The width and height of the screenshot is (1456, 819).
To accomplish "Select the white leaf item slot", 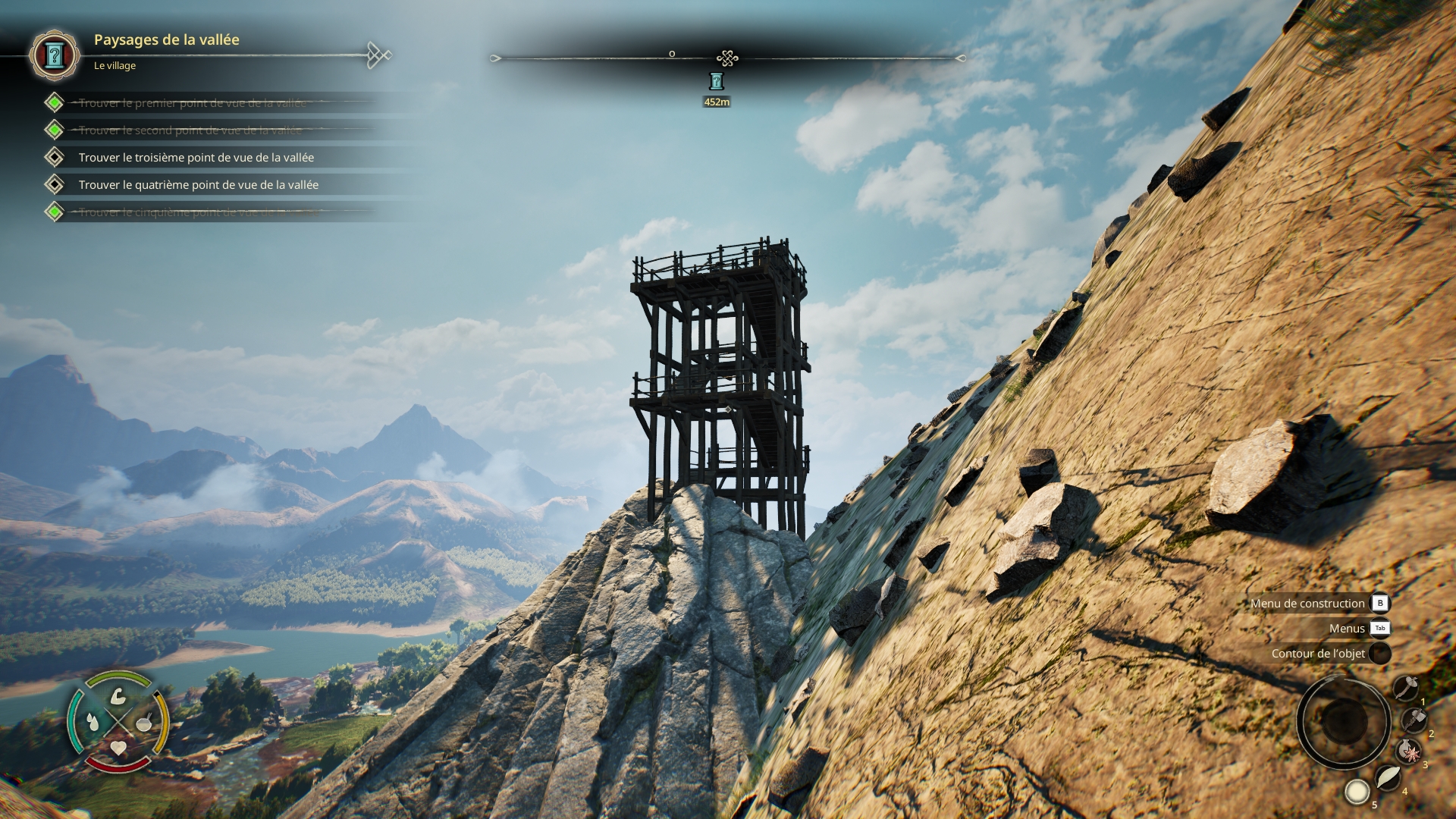I will coord(1387,777).
